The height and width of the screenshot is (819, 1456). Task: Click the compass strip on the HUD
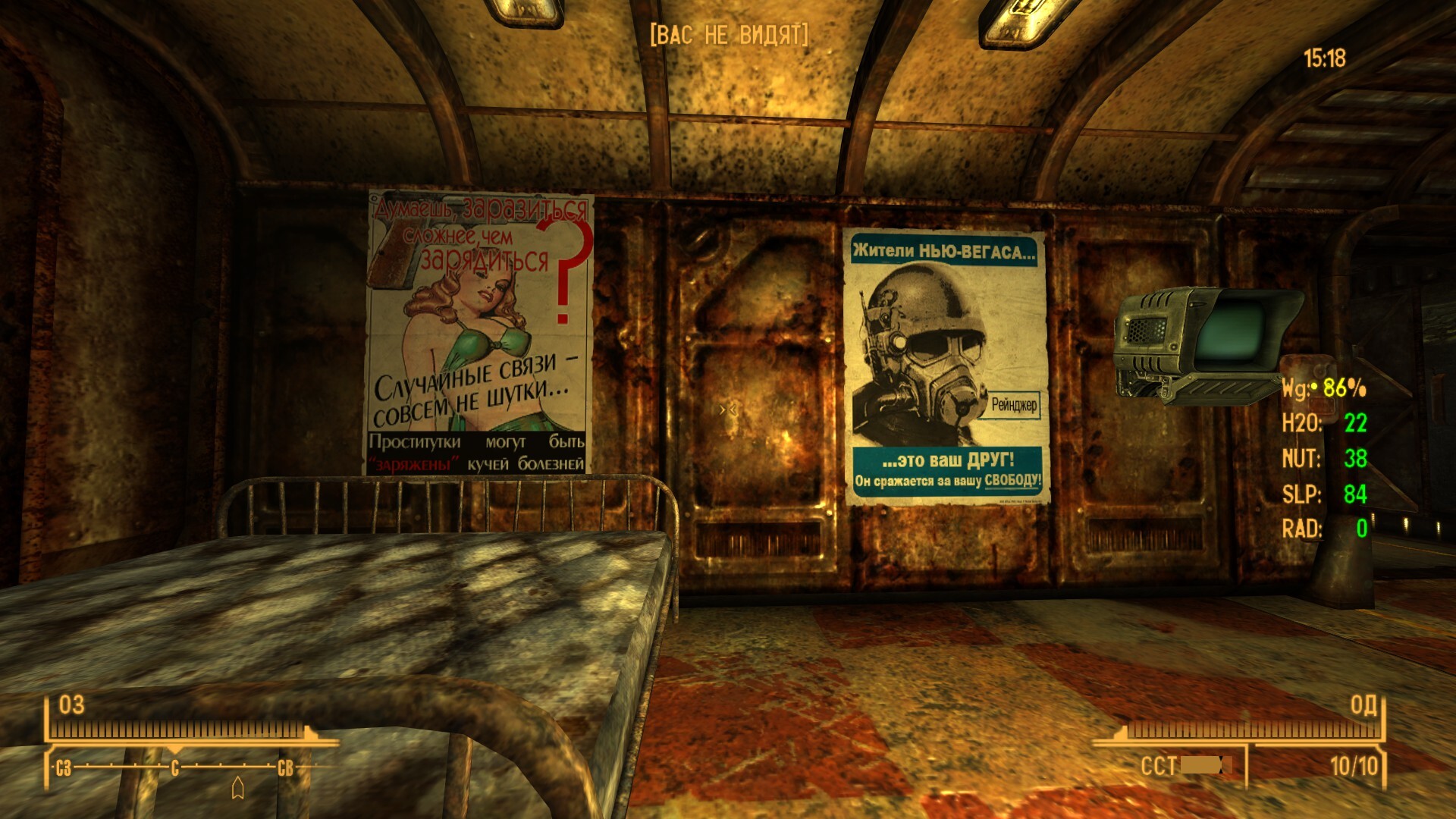[x=175, y=767]
